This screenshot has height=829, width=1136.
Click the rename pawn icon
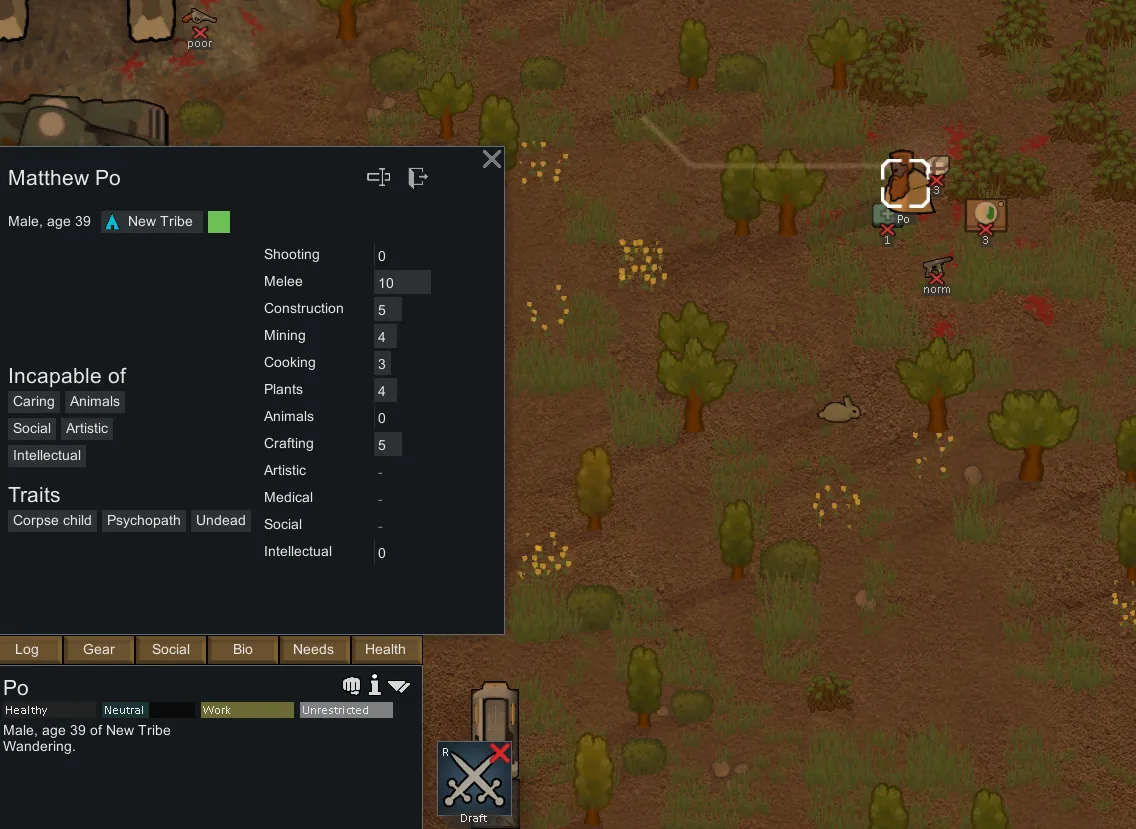pos(378,178)
